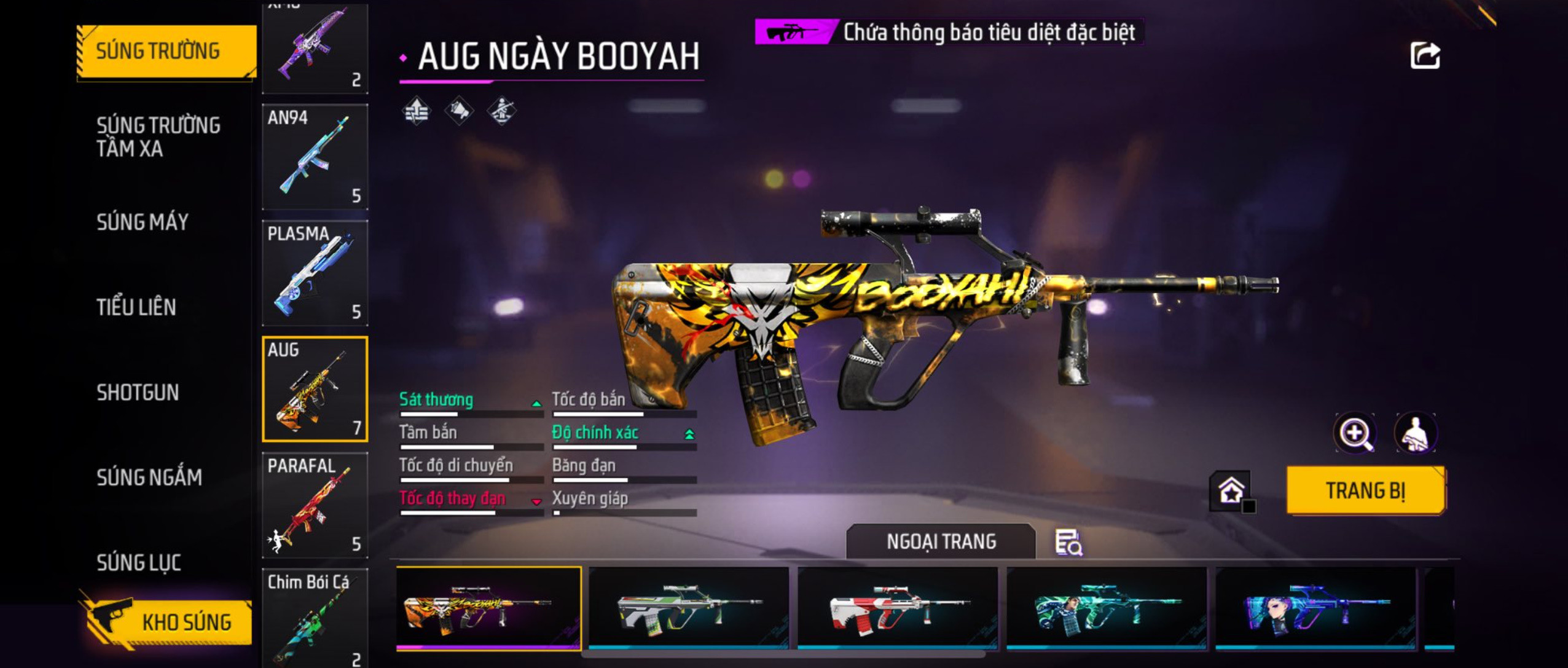This screenshot has height=668, width=1568.
Task: Switch to the Súng Ngắm category
Action: tap(149, 477)
